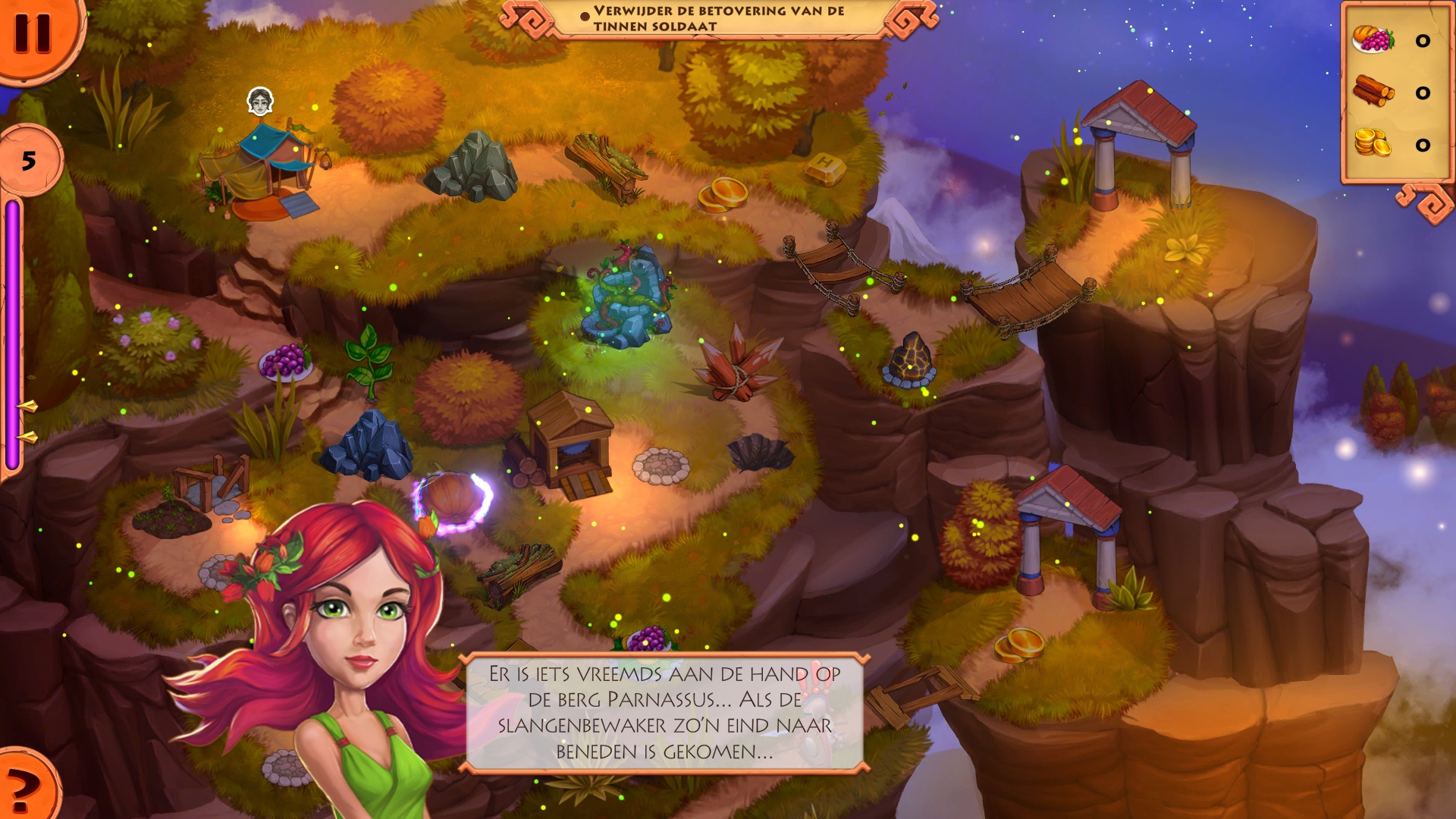Select the worker portrait above the tent
1456x819 pixels.
tap(260, 101)
